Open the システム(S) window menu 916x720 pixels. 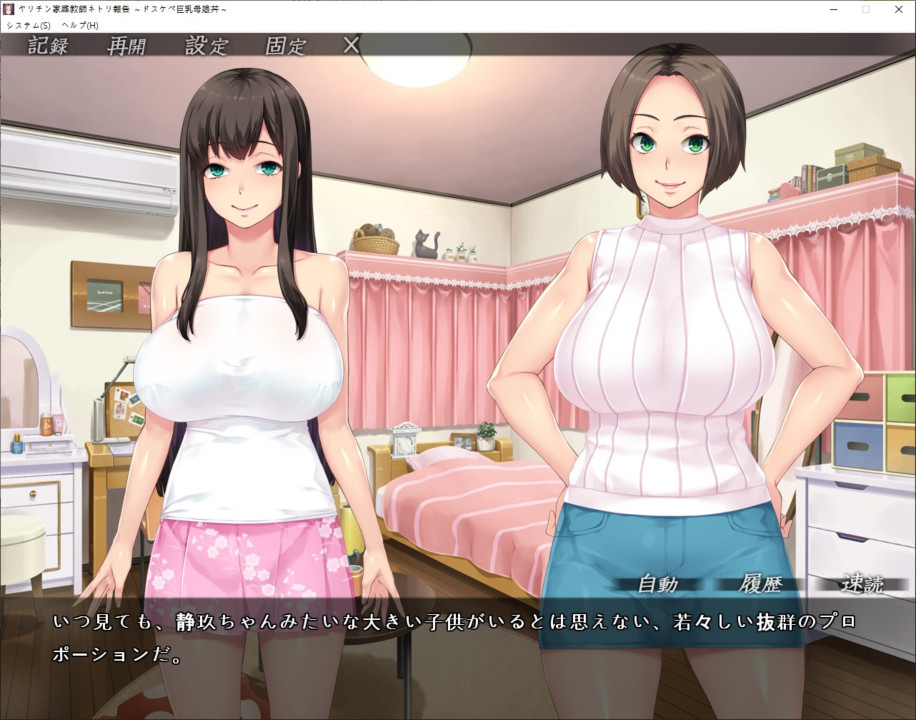(28, 24)
